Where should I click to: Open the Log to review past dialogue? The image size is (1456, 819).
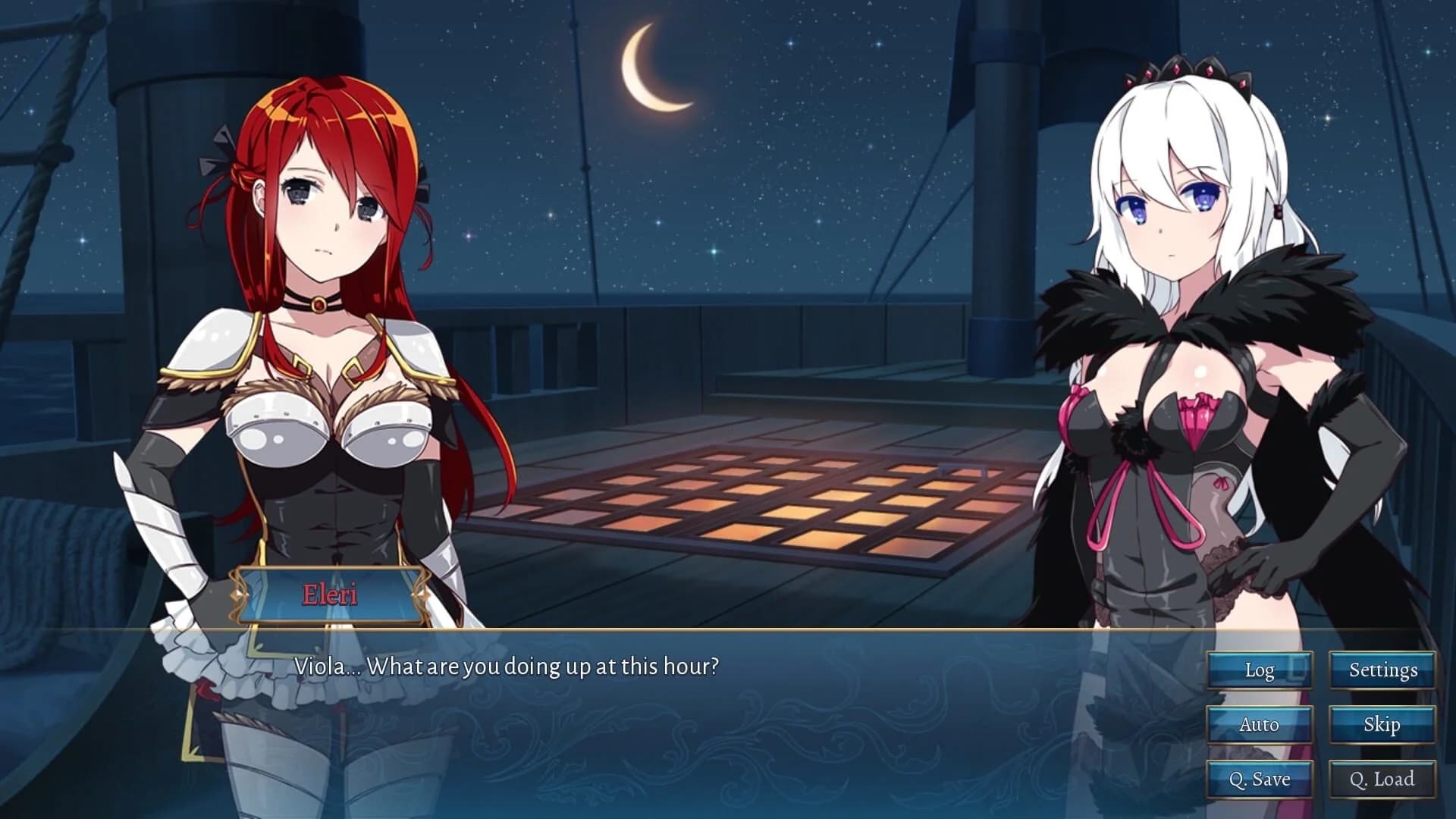[1261, 670]
